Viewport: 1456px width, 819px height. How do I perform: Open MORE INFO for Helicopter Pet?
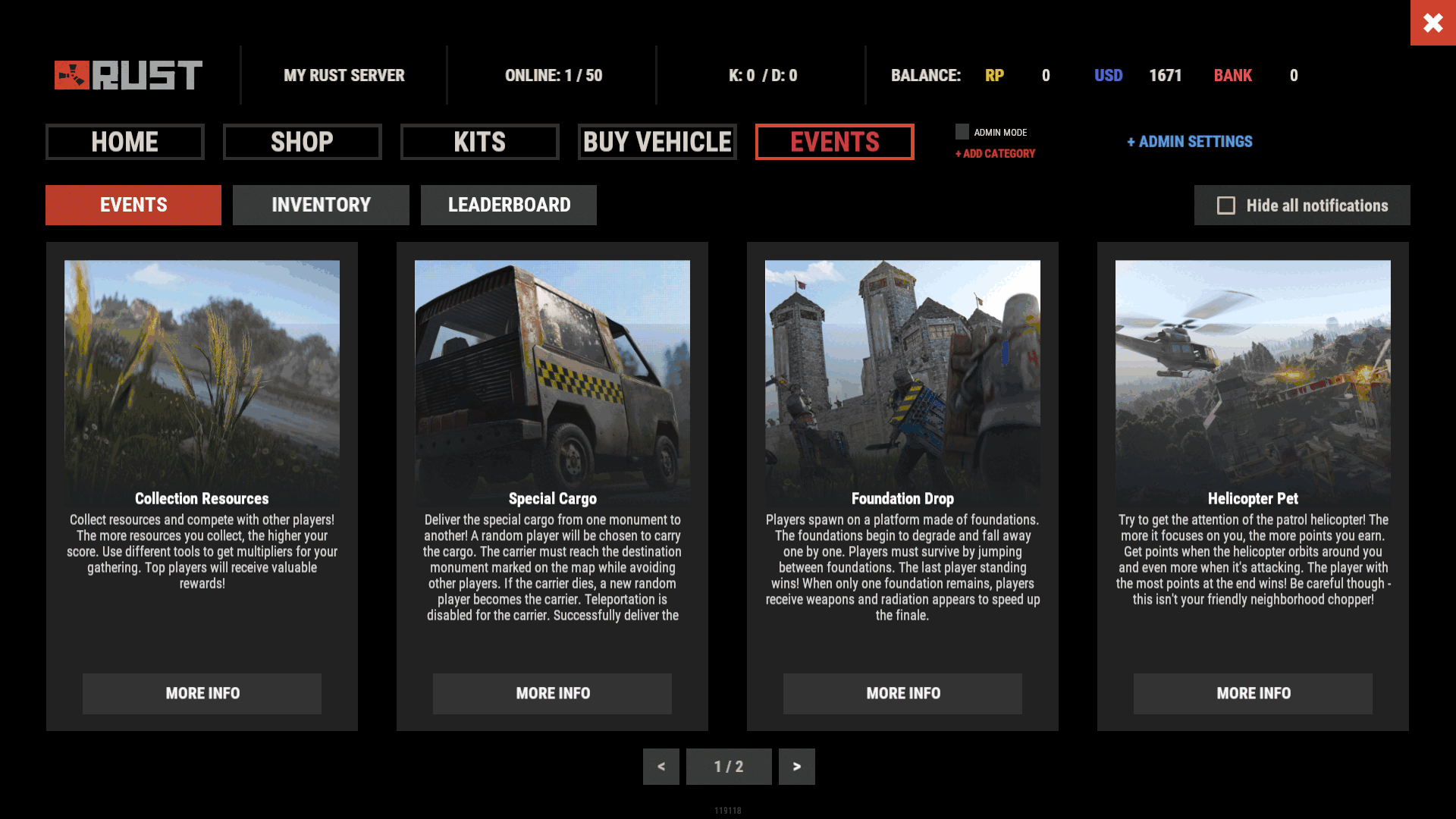coord(1253,693)
